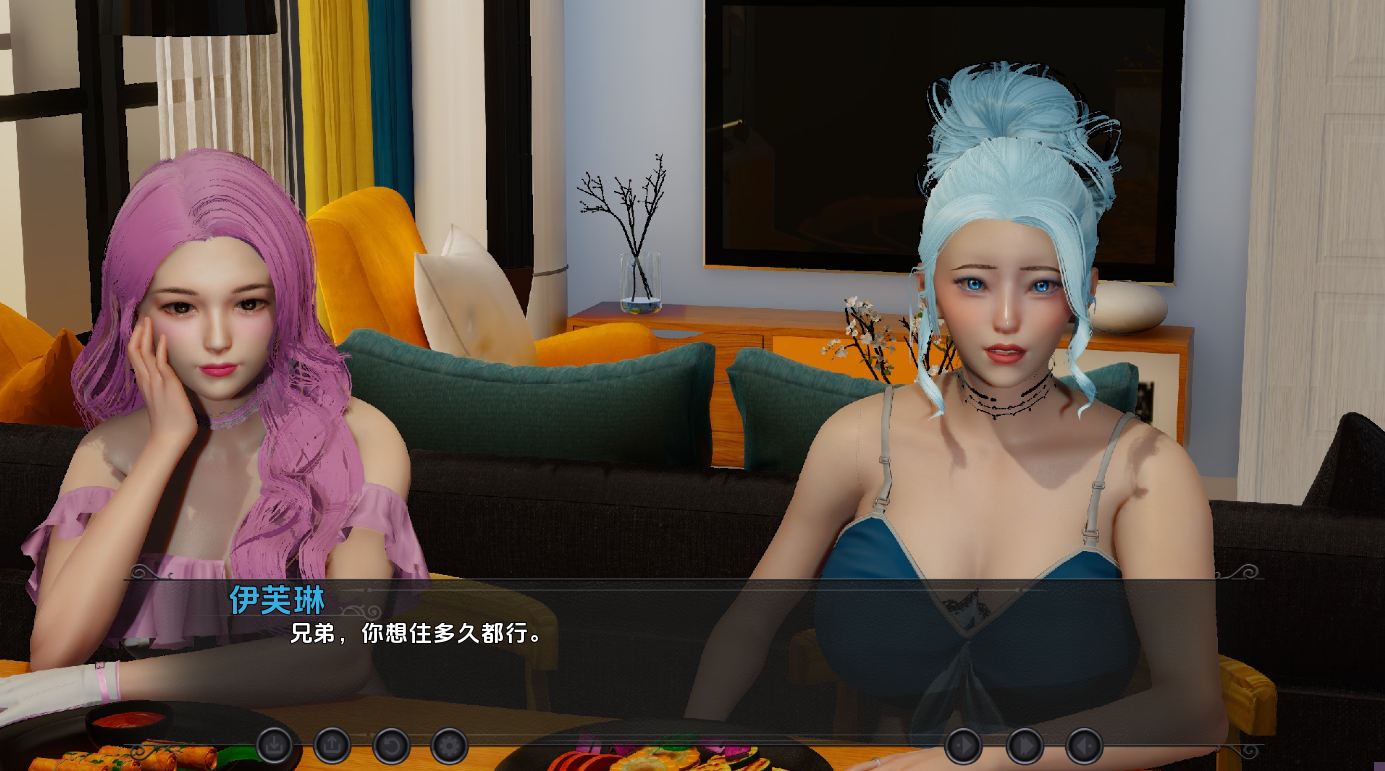The image size is (1385, 771).
Task: Click the circular-arrow rollback button
Action: pos(391,745)
